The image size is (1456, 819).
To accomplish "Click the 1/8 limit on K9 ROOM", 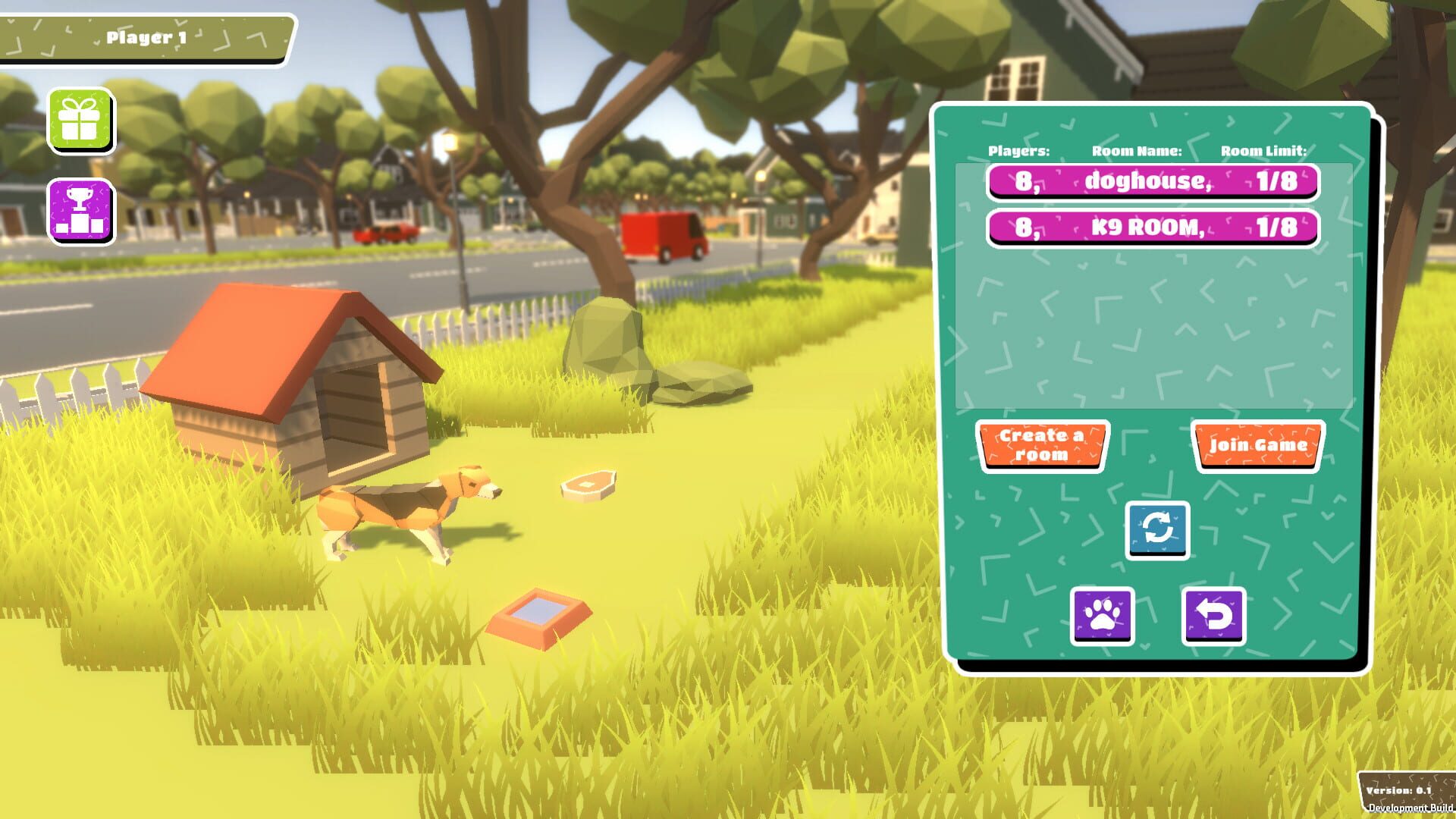I will [1276, 227].
